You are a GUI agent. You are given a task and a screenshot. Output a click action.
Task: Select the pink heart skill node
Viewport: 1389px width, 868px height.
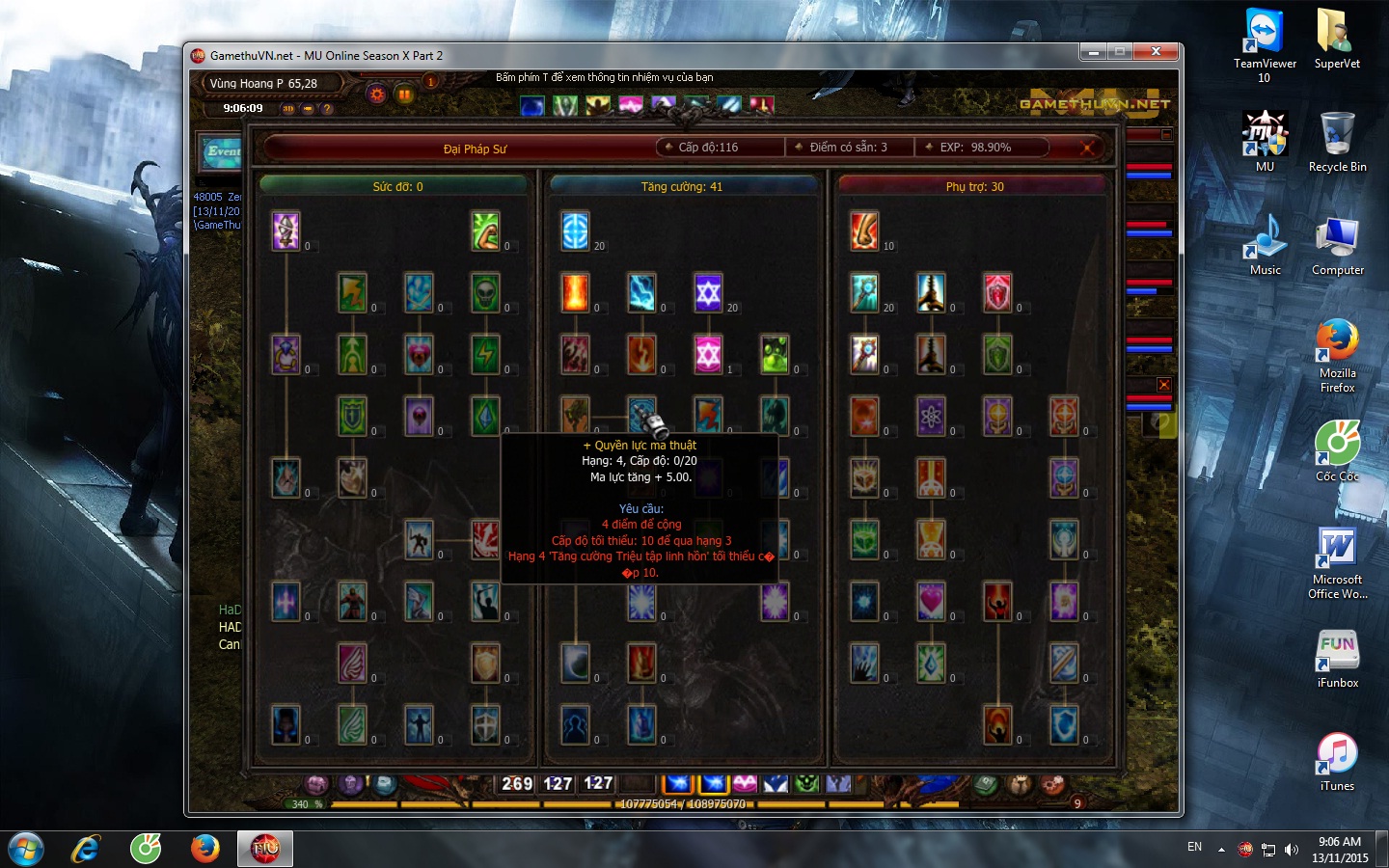click(x=931, y=602)
